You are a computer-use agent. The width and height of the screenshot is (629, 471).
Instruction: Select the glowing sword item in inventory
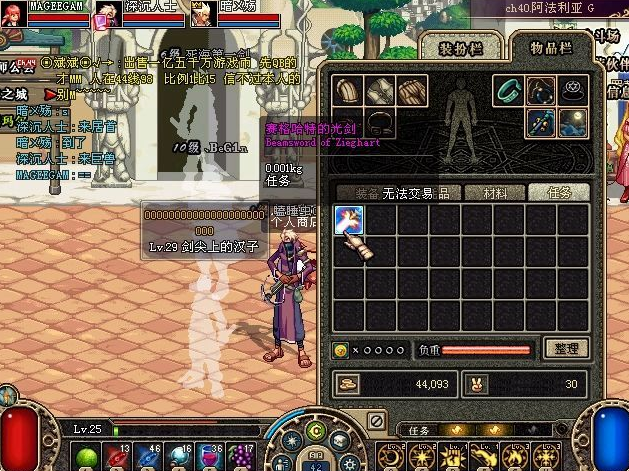348,220
